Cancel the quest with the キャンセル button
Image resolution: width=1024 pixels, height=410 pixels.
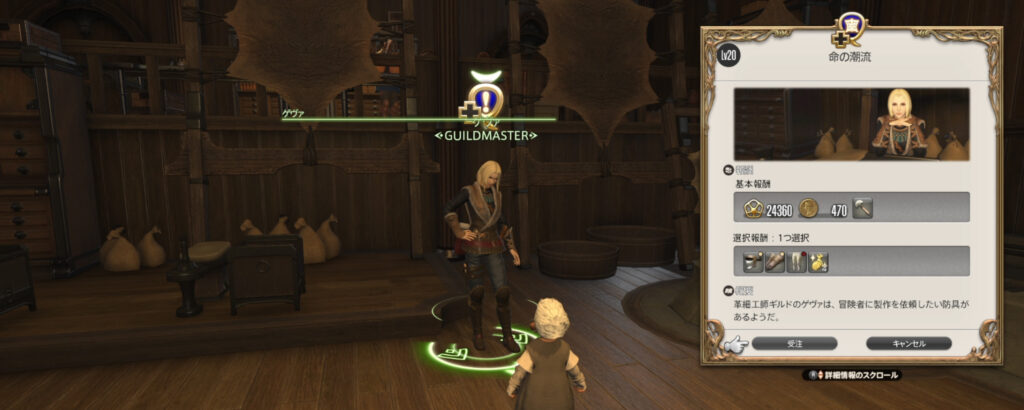click(908, 343)
